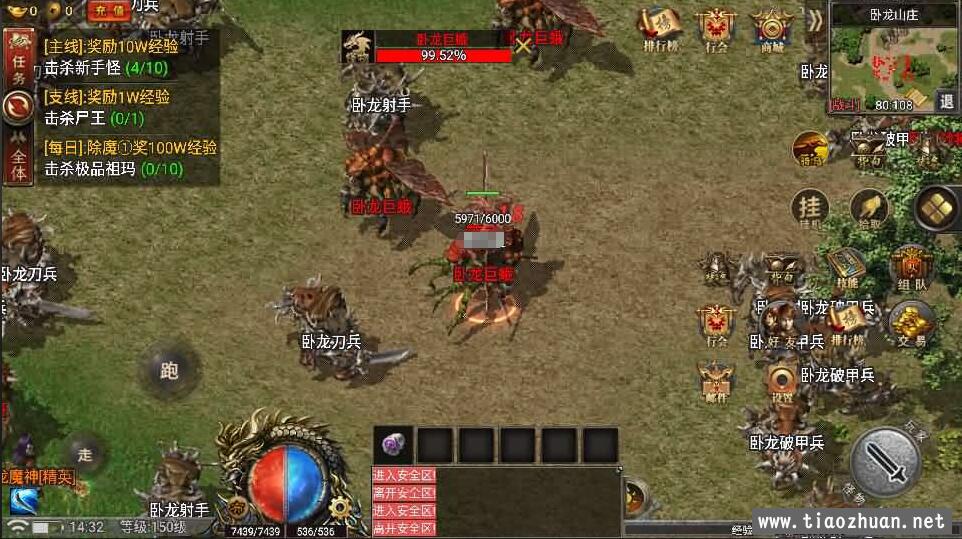Switch to the 全体 tab
Image resolution: width=962 pixels, height=539 pixels.
(17, 160)
